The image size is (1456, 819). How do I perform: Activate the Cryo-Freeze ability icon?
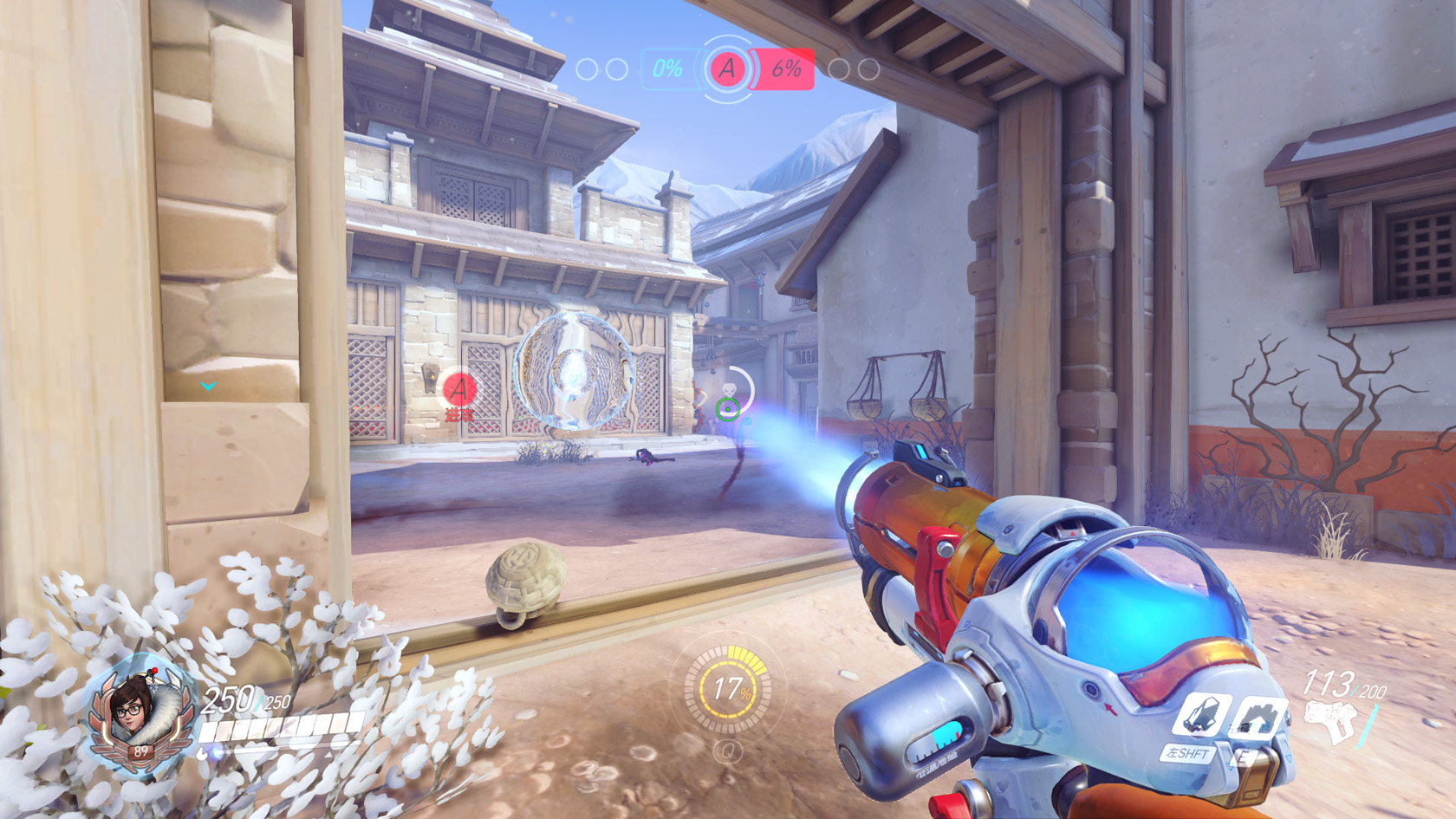click(x=1200, y=716)
